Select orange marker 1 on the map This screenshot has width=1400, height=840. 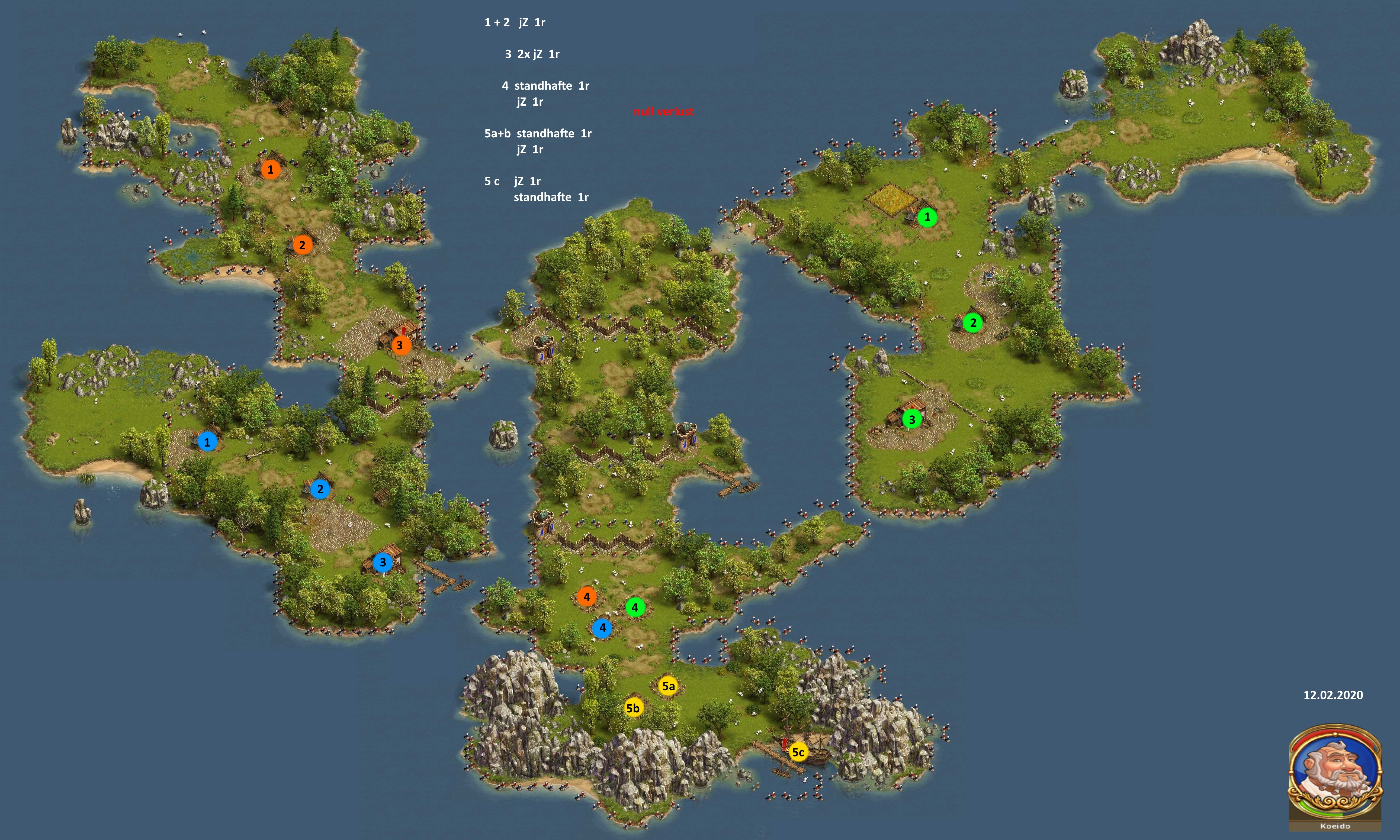270,169
